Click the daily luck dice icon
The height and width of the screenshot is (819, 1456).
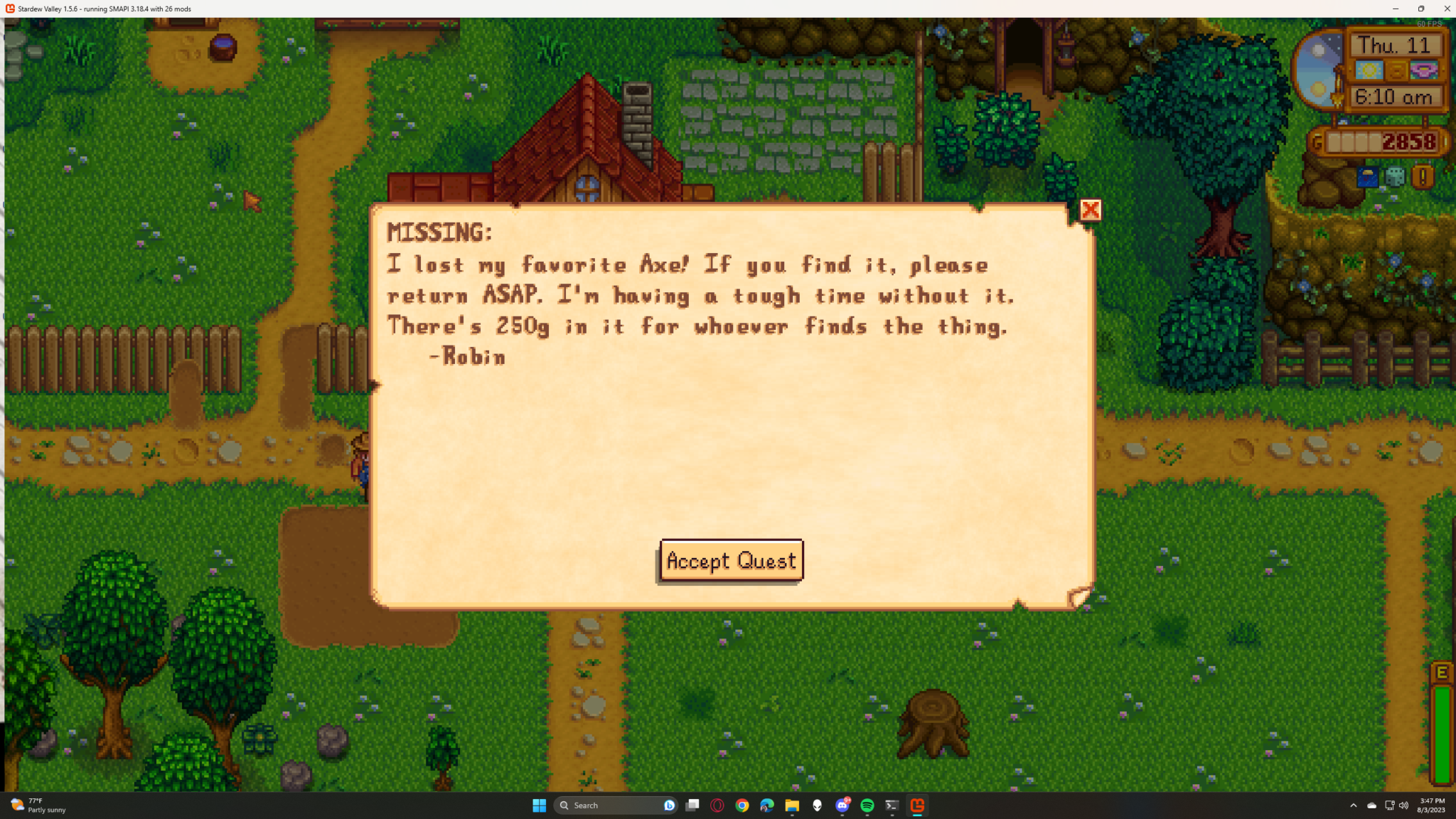[x=1394, y=176]
